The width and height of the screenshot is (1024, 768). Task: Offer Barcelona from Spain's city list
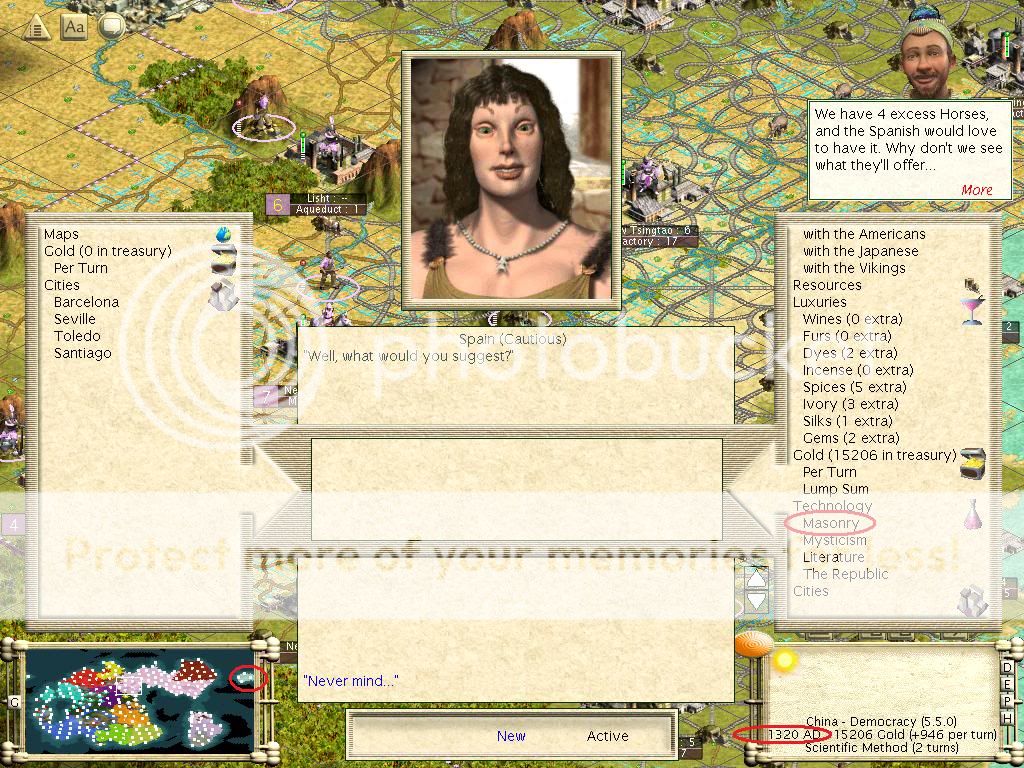86,302
